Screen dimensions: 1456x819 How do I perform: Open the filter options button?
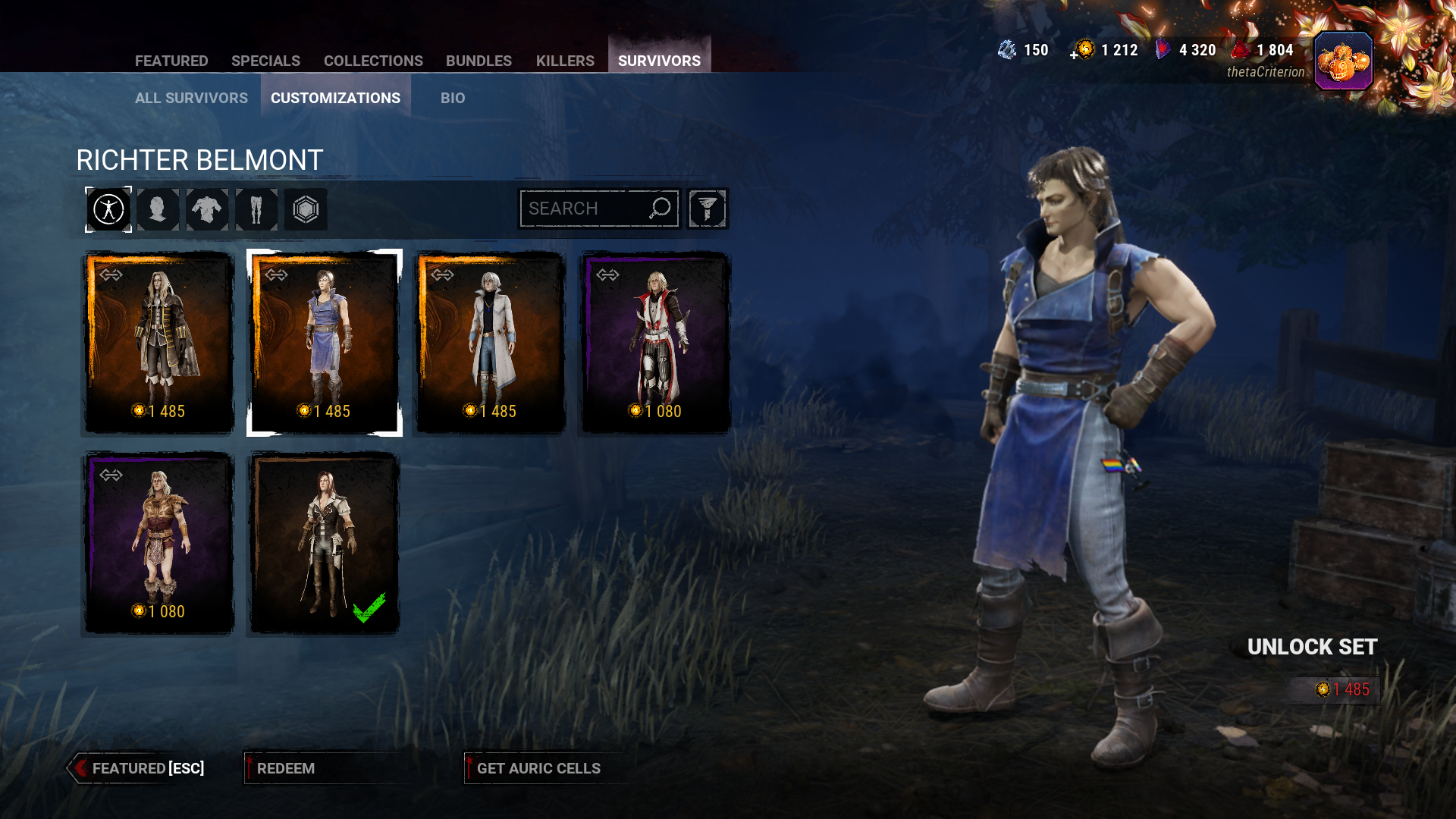(x=708, y=209)
